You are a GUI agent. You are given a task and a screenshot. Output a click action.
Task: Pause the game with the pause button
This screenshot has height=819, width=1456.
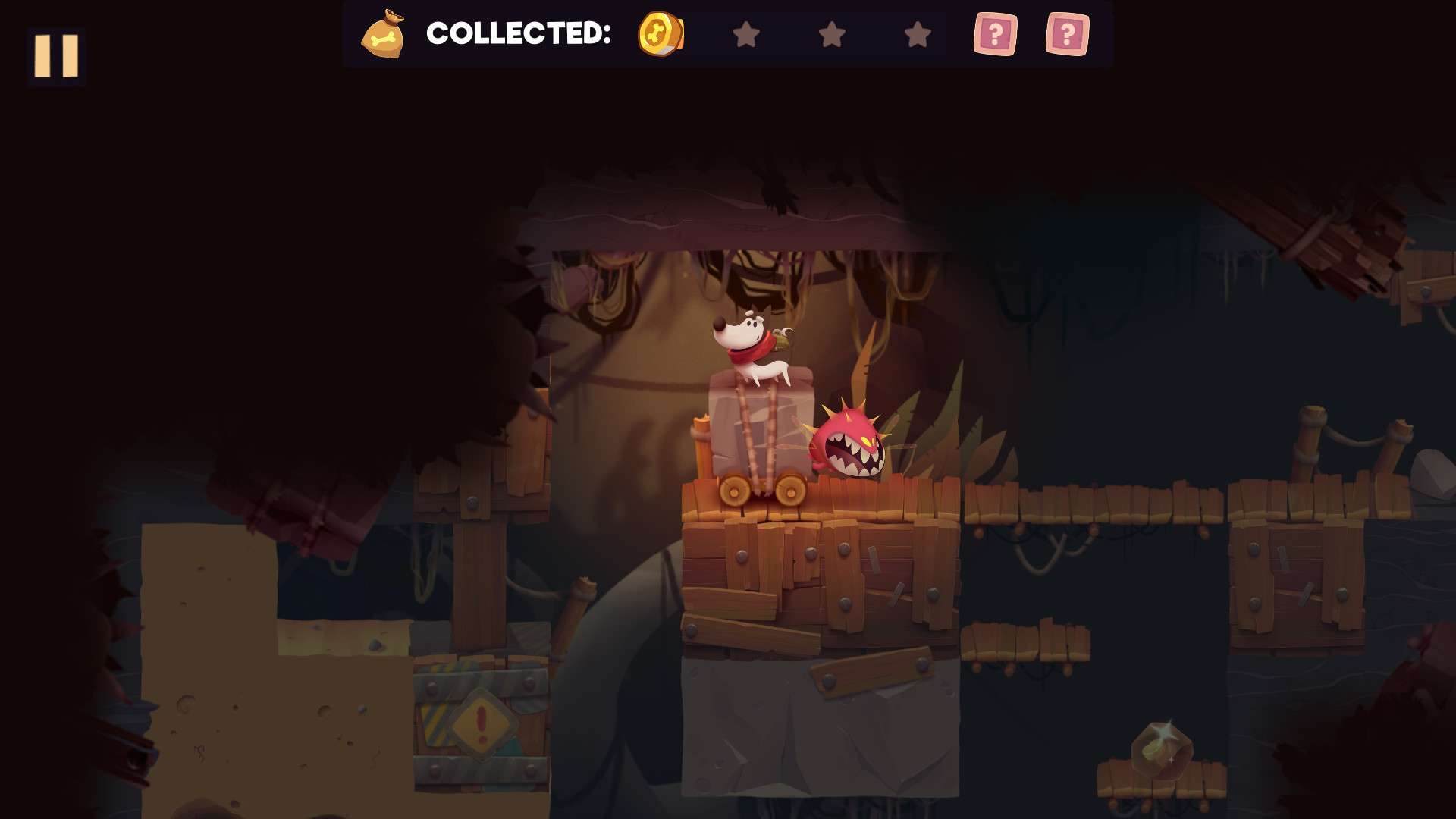56,55
